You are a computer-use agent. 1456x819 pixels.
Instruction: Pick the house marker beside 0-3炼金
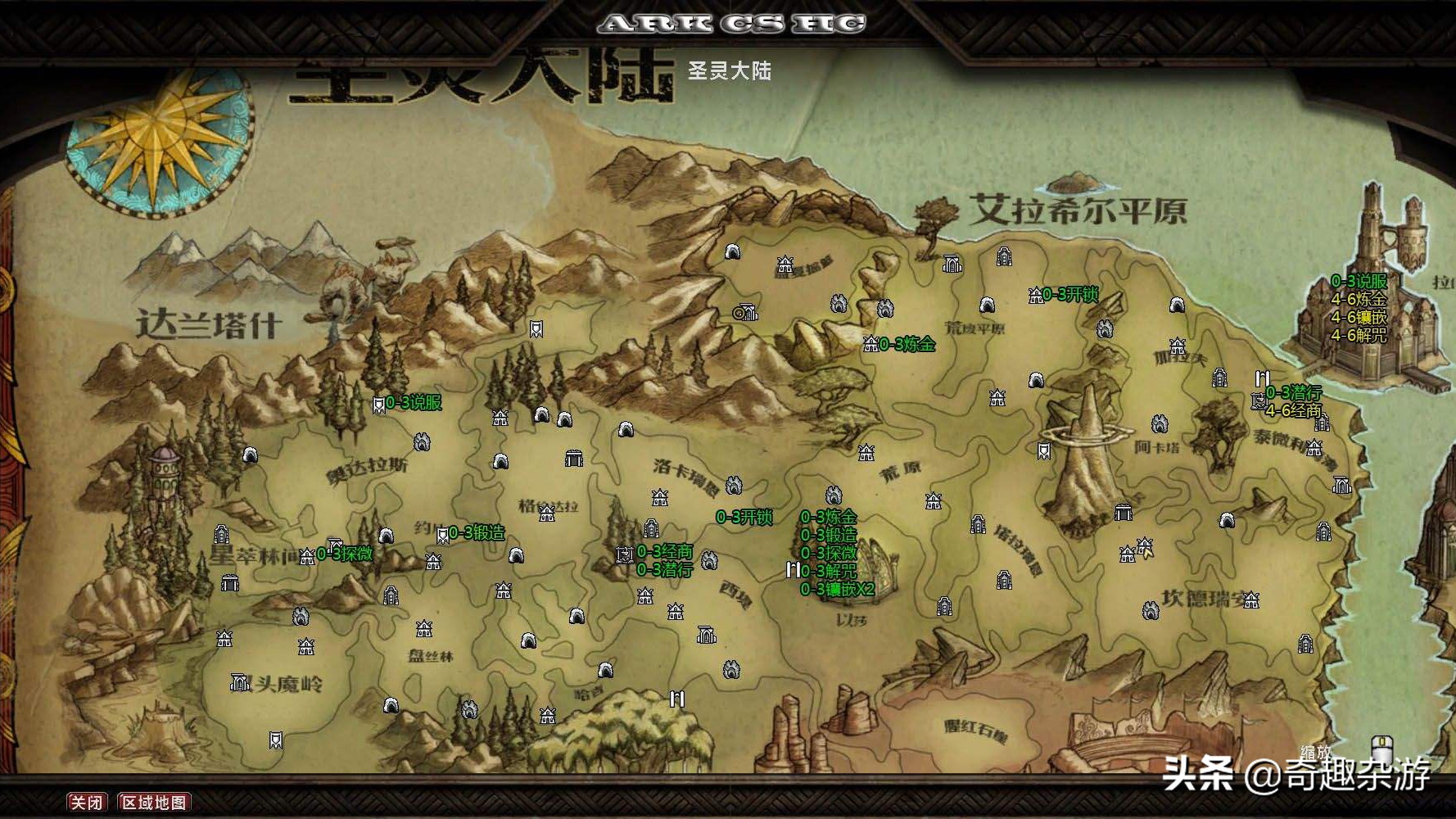click(x=870, y=345)
